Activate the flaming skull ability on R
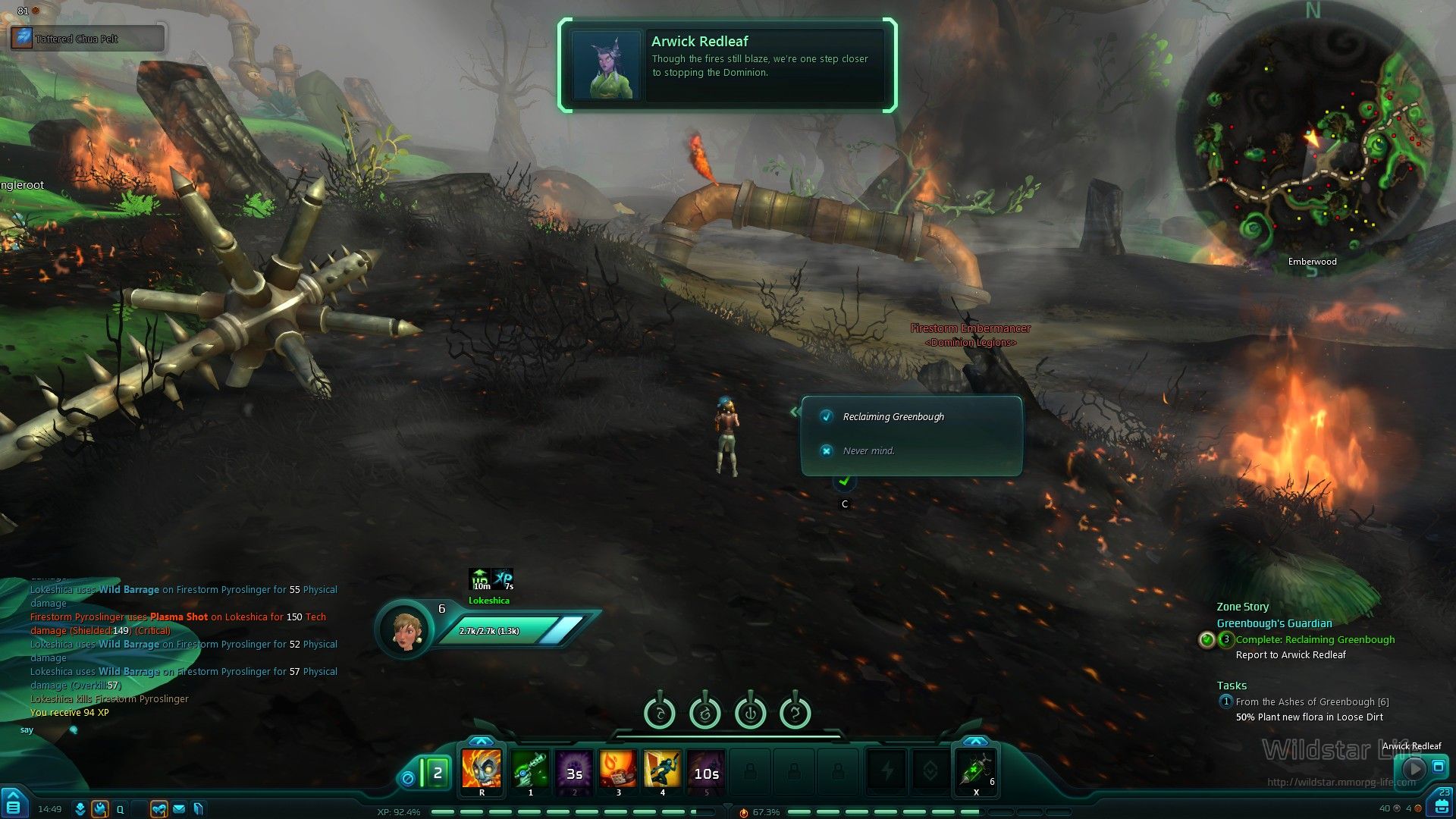This screenshot has height=819, width=1456. (x=482, y=769)
